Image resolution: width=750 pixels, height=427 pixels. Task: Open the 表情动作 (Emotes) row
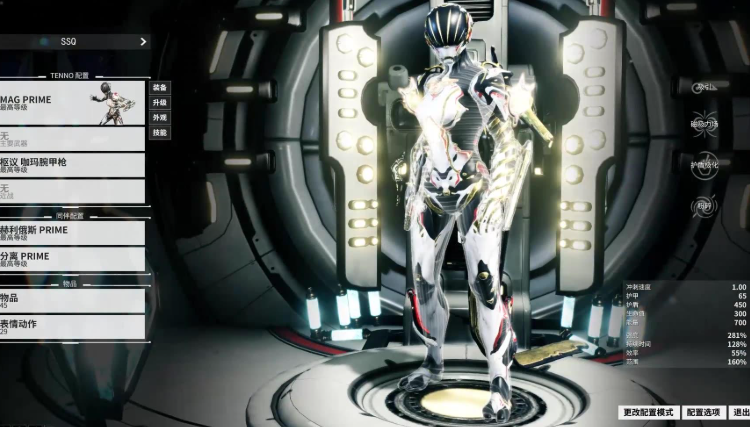tap(72, 326)
